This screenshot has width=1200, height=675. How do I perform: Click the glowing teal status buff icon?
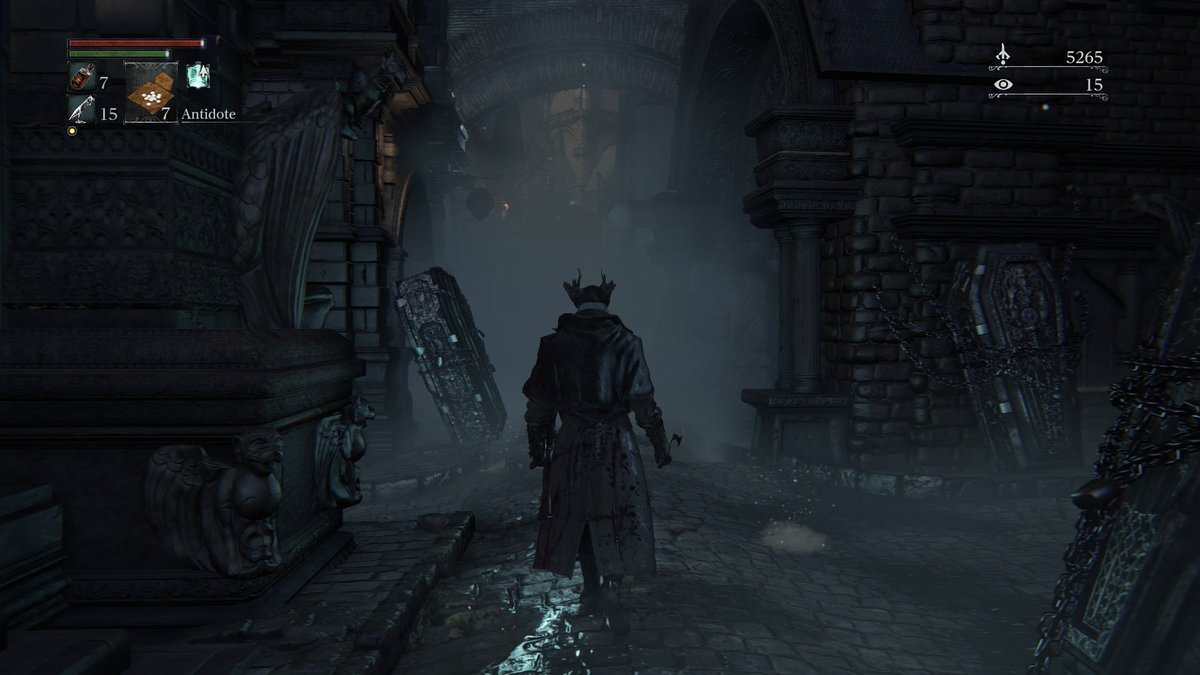198,73
